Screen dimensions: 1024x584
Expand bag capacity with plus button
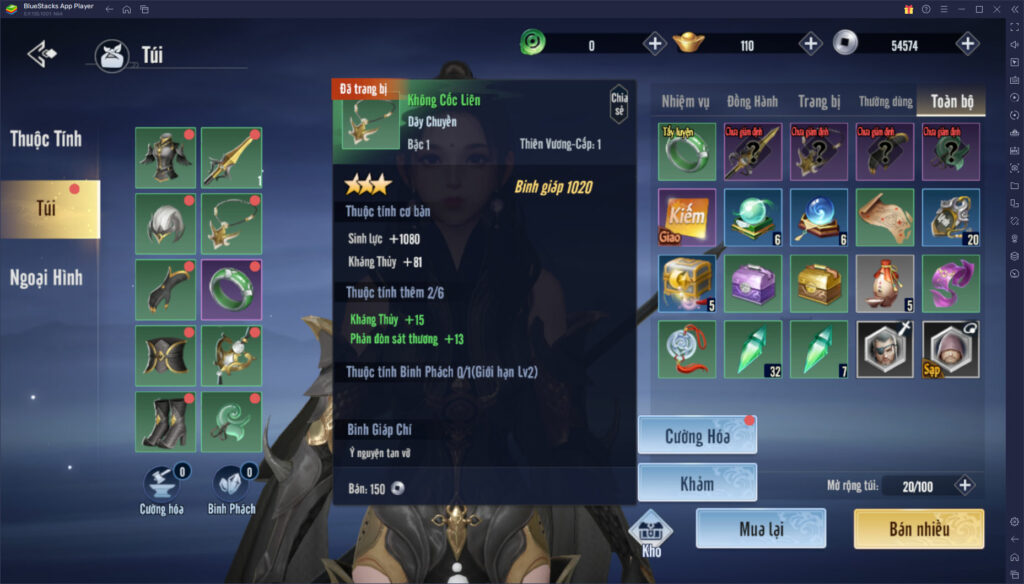click(x=964, y=486)
